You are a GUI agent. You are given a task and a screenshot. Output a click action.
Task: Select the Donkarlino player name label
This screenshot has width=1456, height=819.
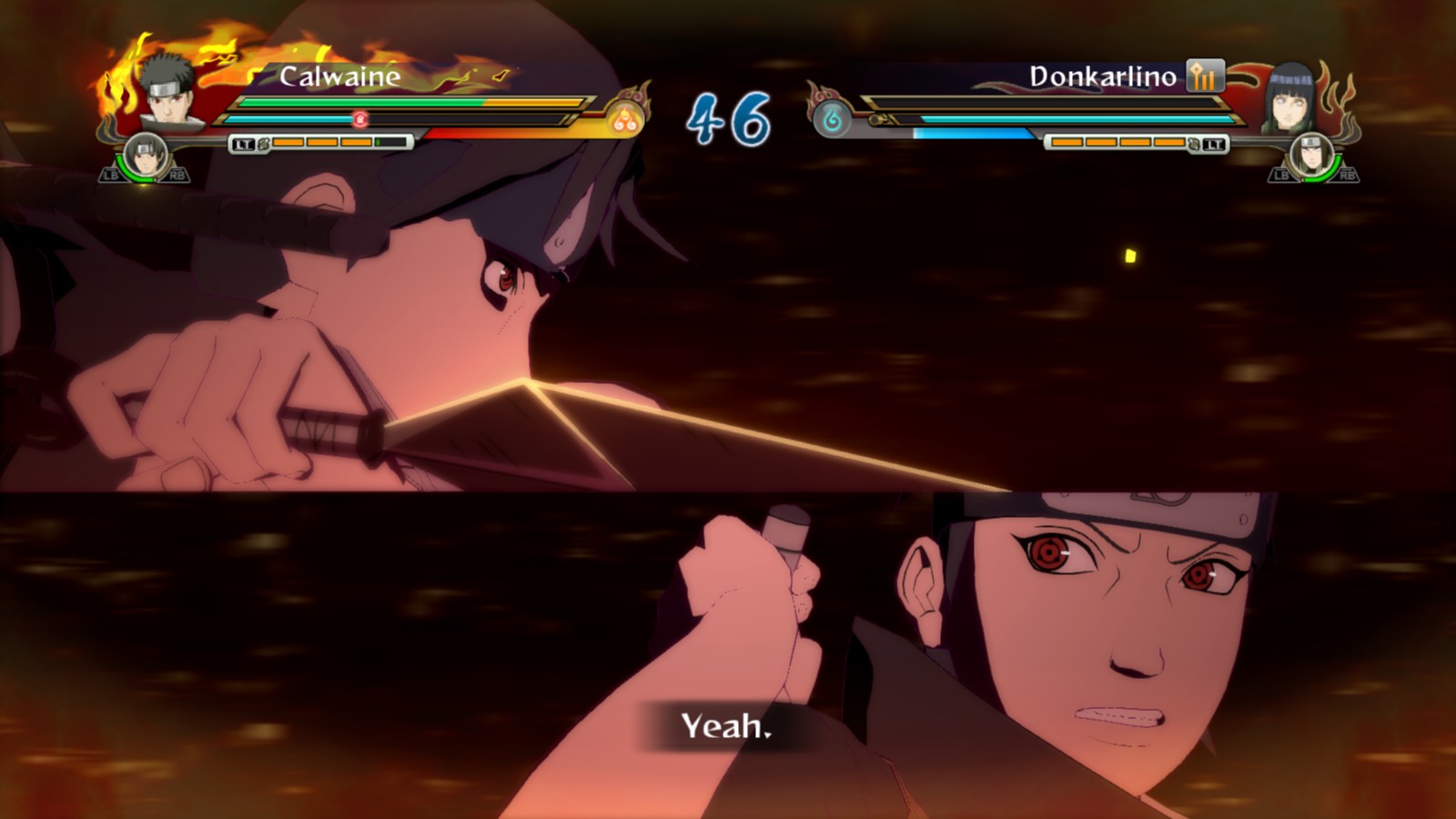point(1102,76)
